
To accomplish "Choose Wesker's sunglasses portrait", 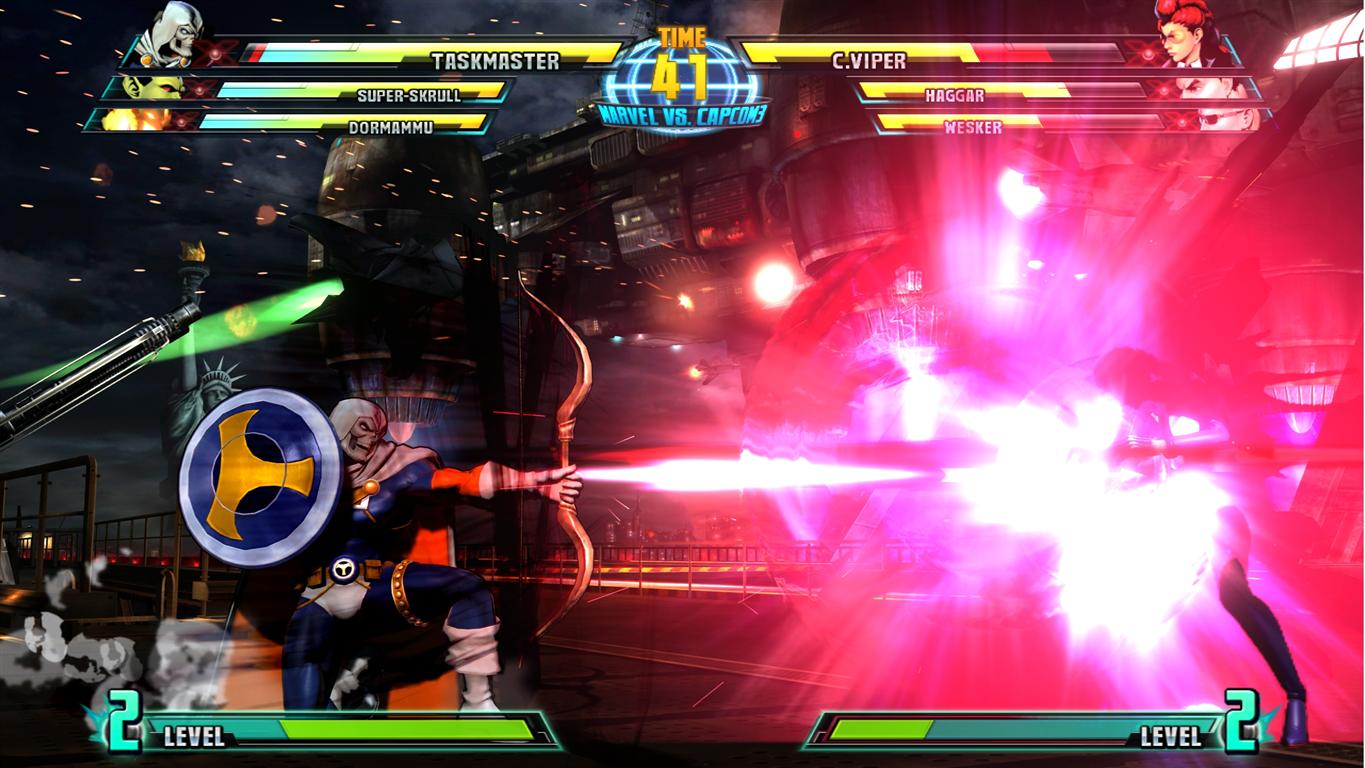I will point(1226,120).
